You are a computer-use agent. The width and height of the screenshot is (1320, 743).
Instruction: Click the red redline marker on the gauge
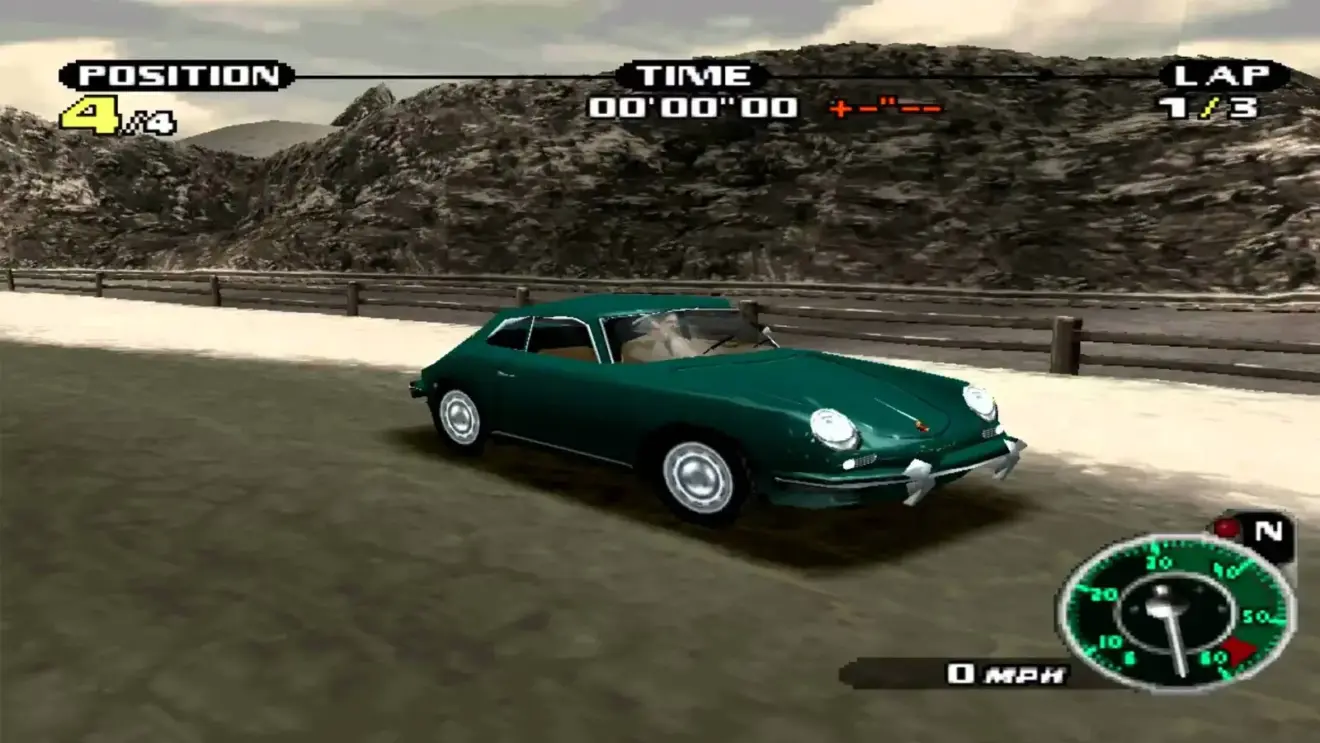pos(1239,649)
